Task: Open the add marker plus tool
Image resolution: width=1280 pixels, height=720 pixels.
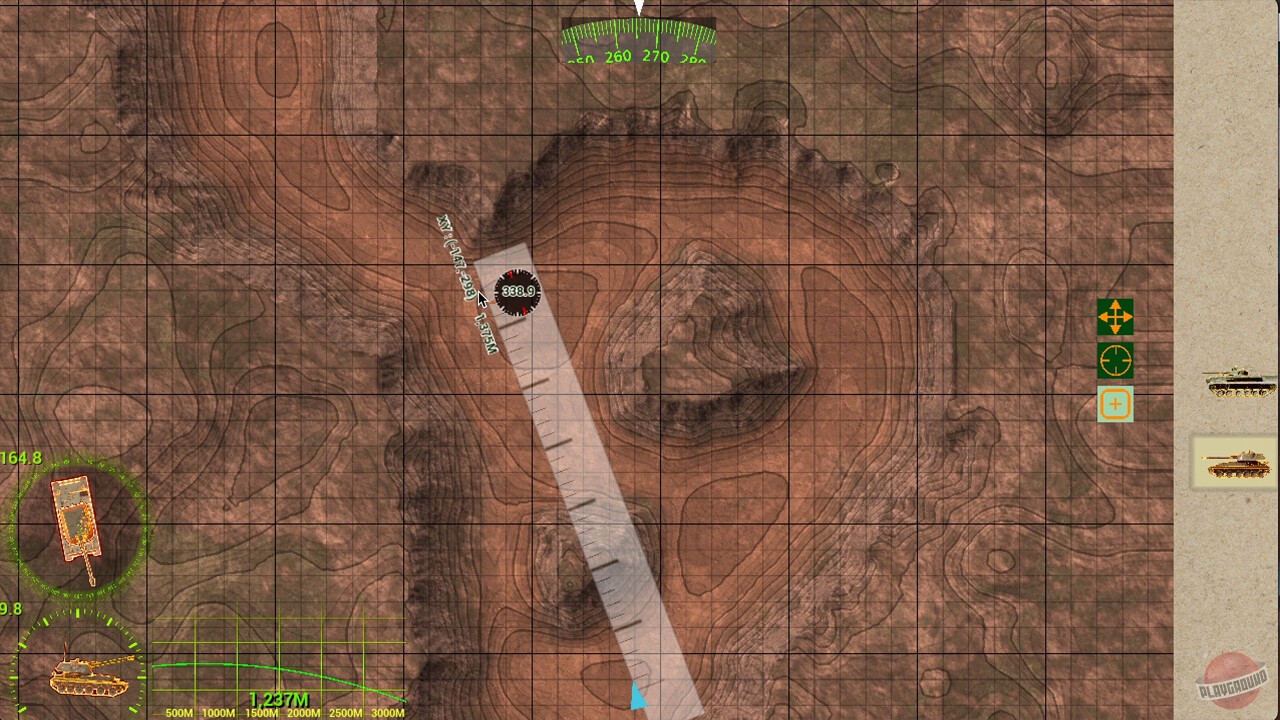Action: coord(1115,404)
